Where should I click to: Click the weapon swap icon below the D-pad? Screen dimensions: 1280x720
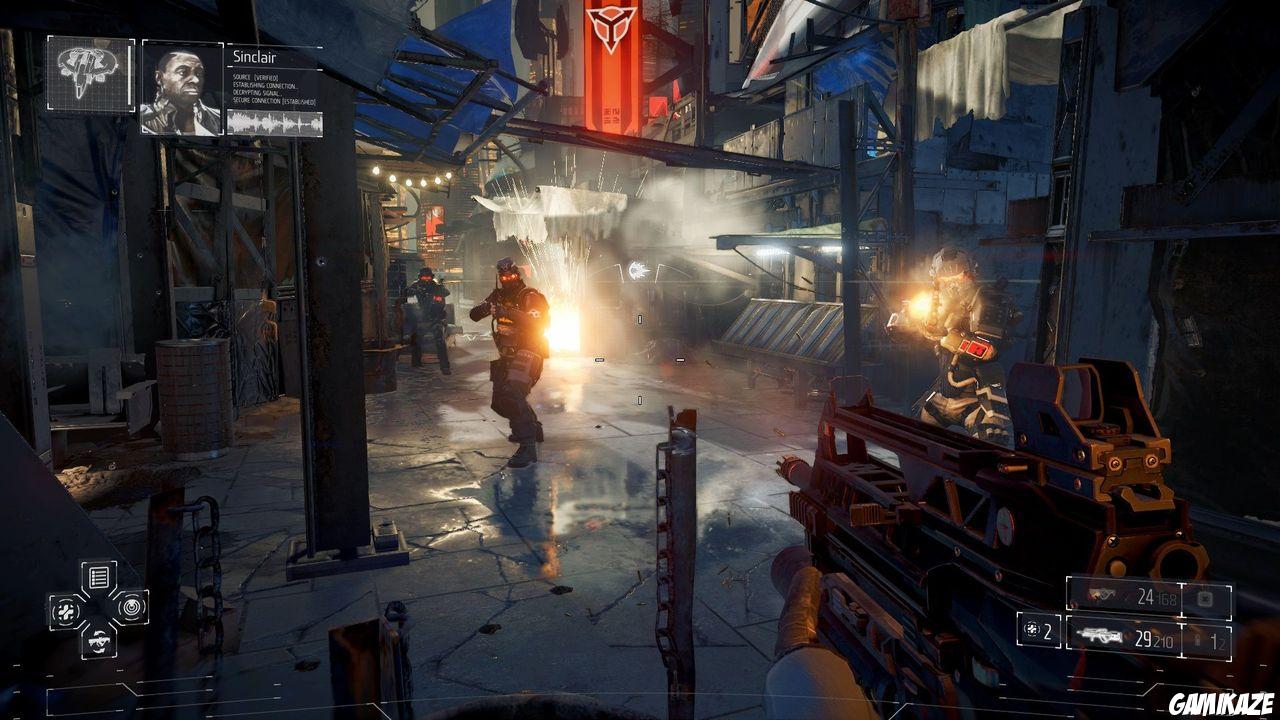pyautogui.click(x=99, y=641)
